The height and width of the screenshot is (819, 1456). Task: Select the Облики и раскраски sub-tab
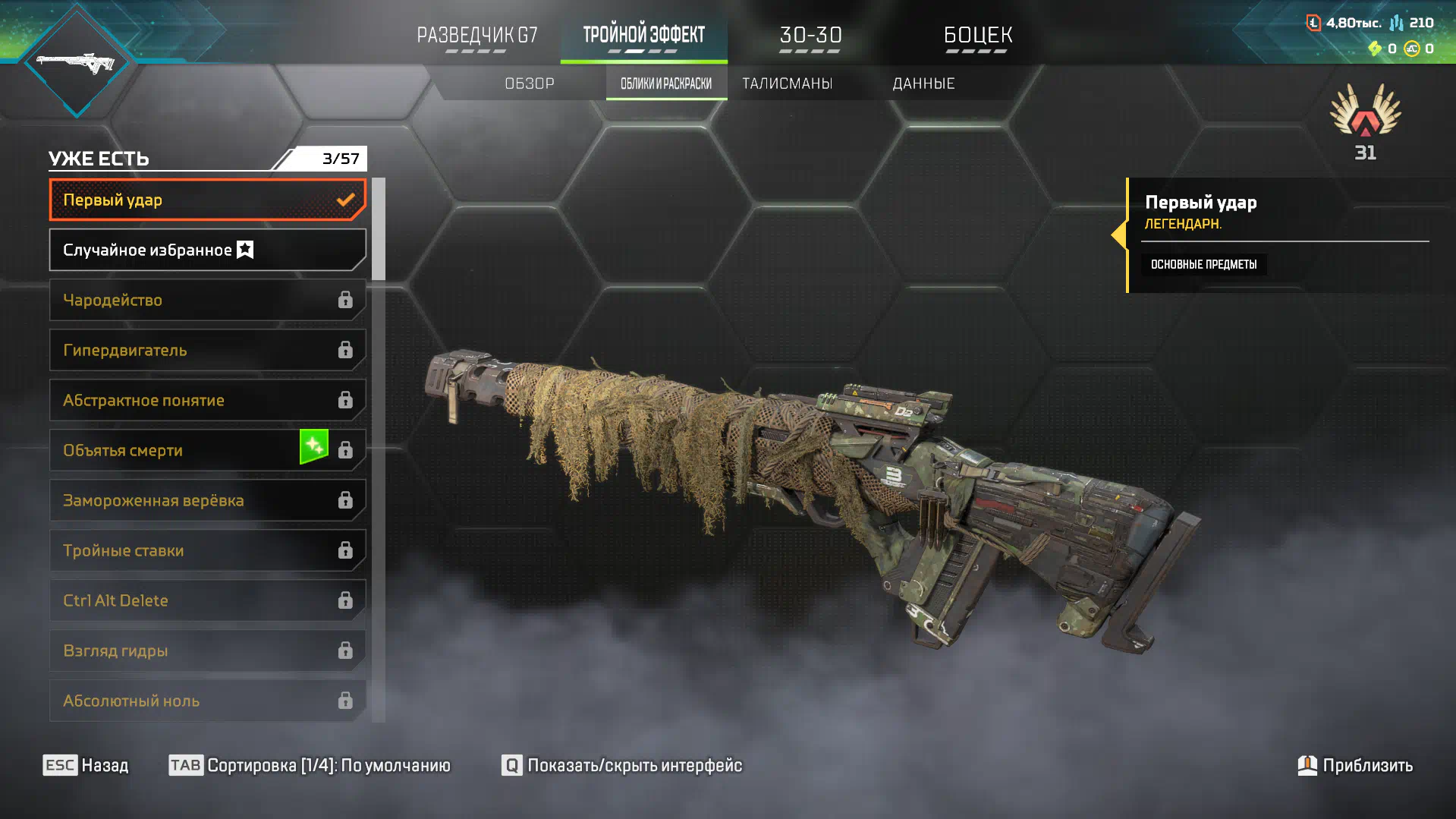[666, 83]
